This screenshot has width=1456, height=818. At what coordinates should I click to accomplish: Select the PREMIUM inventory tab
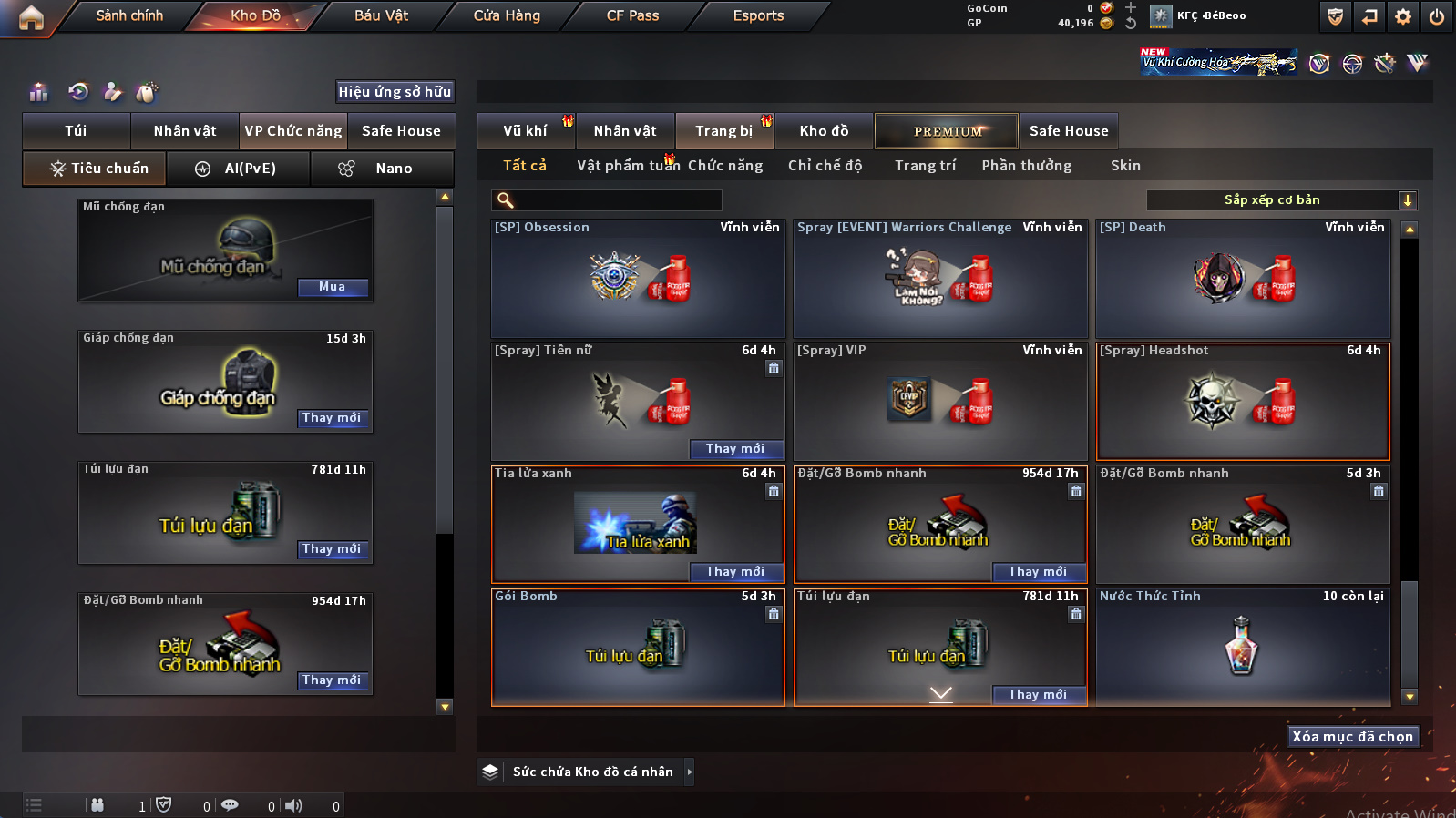click(948, 131)
